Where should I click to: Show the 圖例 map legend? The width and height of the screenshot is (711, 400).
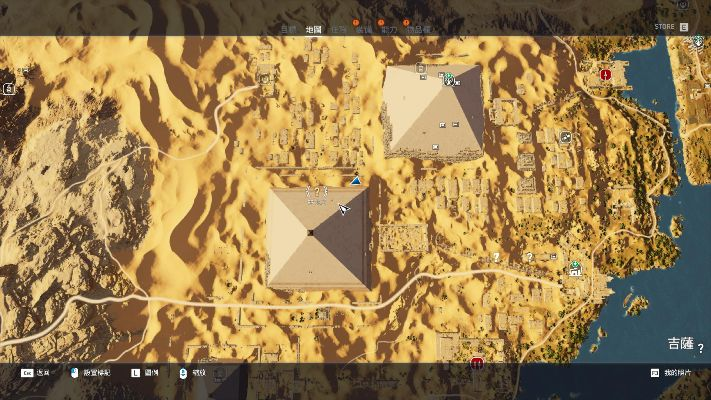(x=150, y=372)
